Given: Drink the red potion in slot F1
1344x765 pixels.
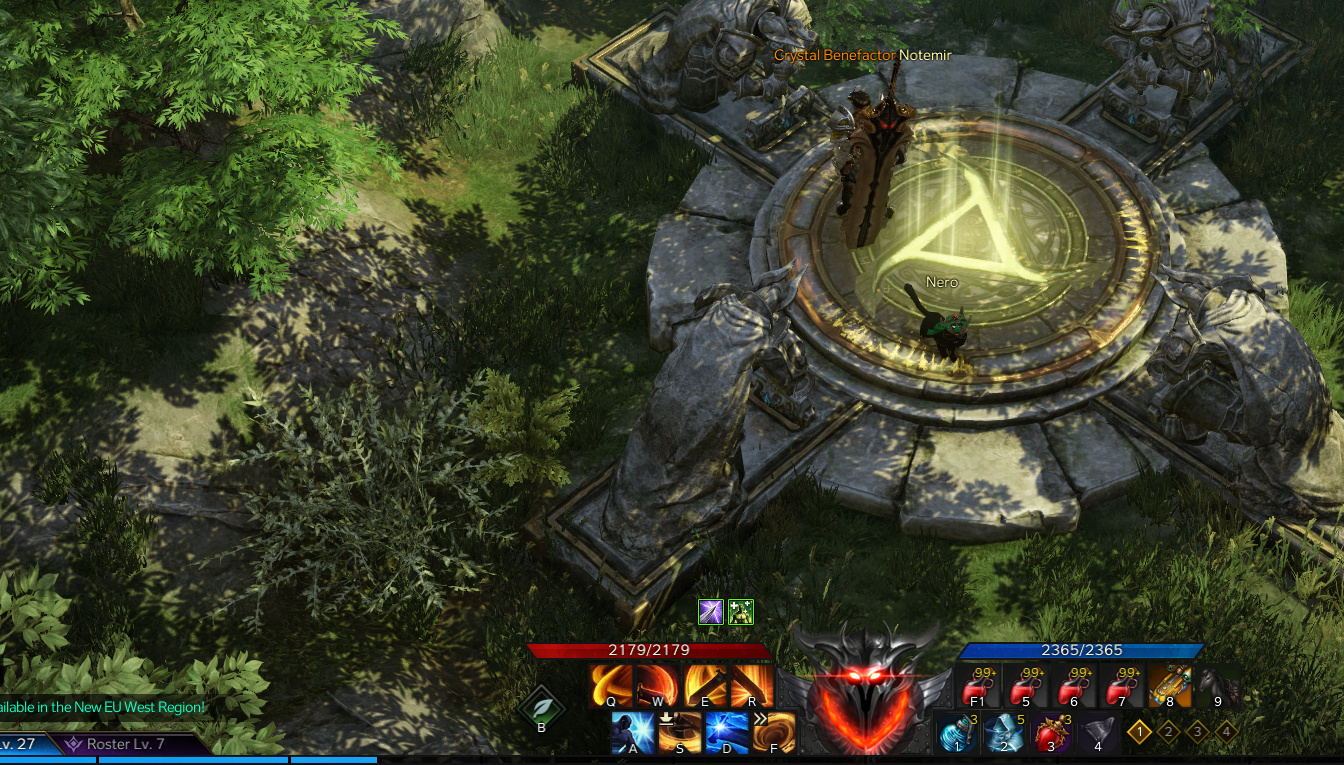Looking at the screenshot, I should click(x=978, y=686).
